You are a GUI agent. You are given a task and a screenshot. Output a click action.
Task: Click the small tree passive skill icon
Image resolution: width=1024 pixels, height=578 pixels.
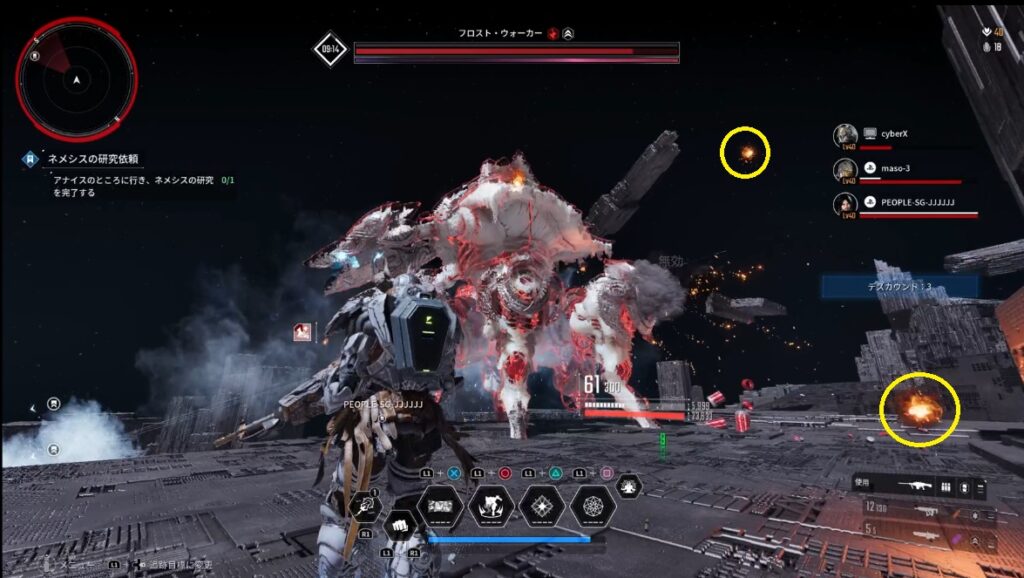(630, 486)
